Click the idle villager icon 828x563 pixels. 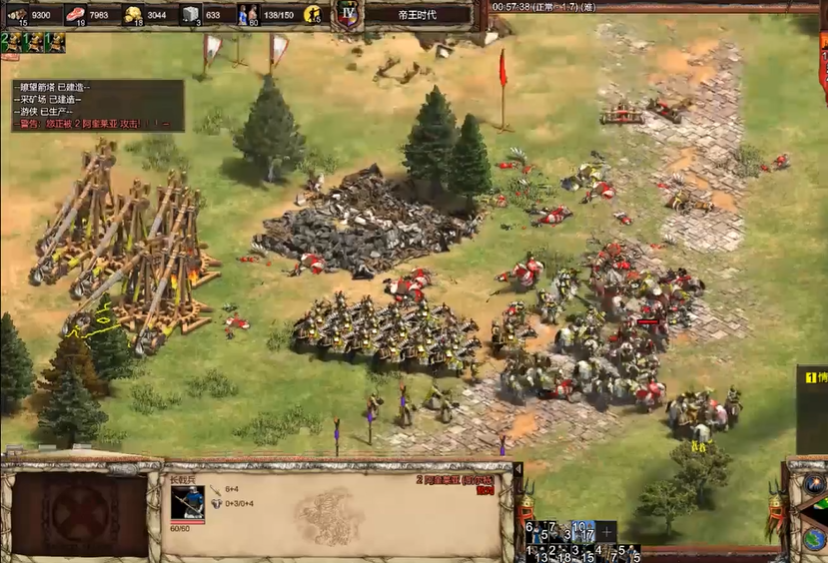312,14
